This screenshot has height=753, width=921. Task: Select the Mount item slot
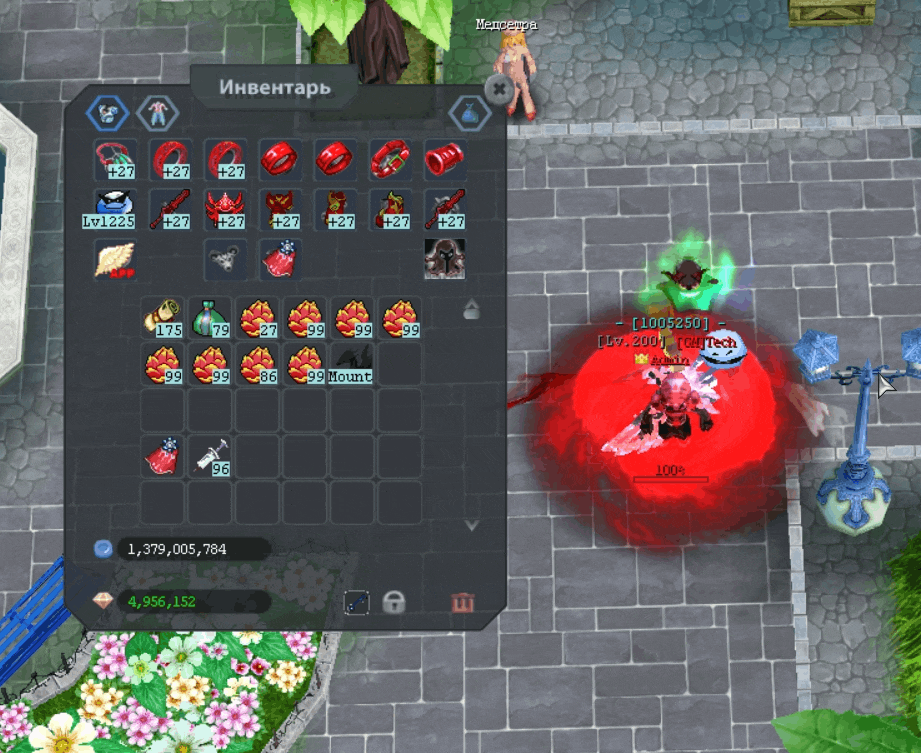pyautogui.click(x=352, y=364)
